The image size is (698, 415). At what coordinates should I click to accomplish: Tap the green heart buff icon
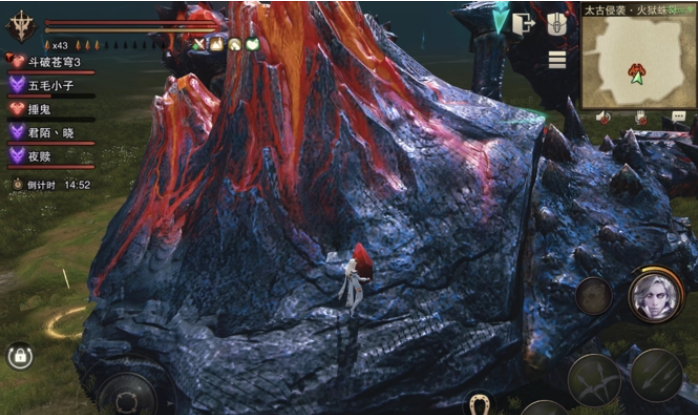[x=253, y=45]
